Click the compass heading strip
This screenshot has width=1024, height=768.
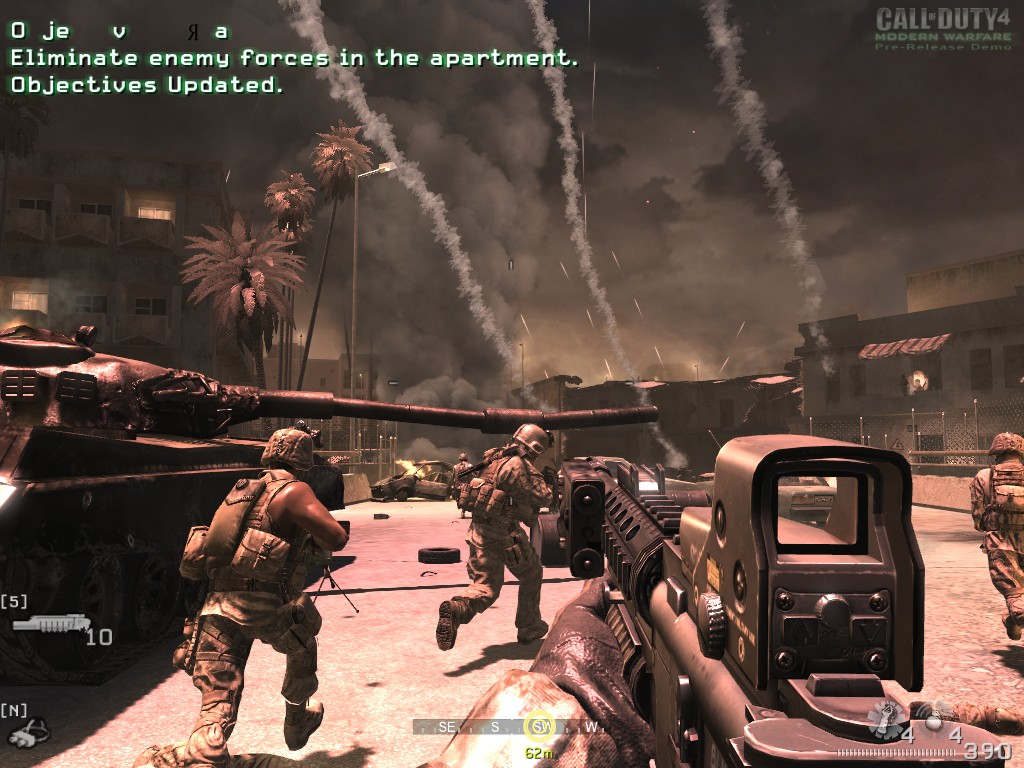[x=510, y=728]
